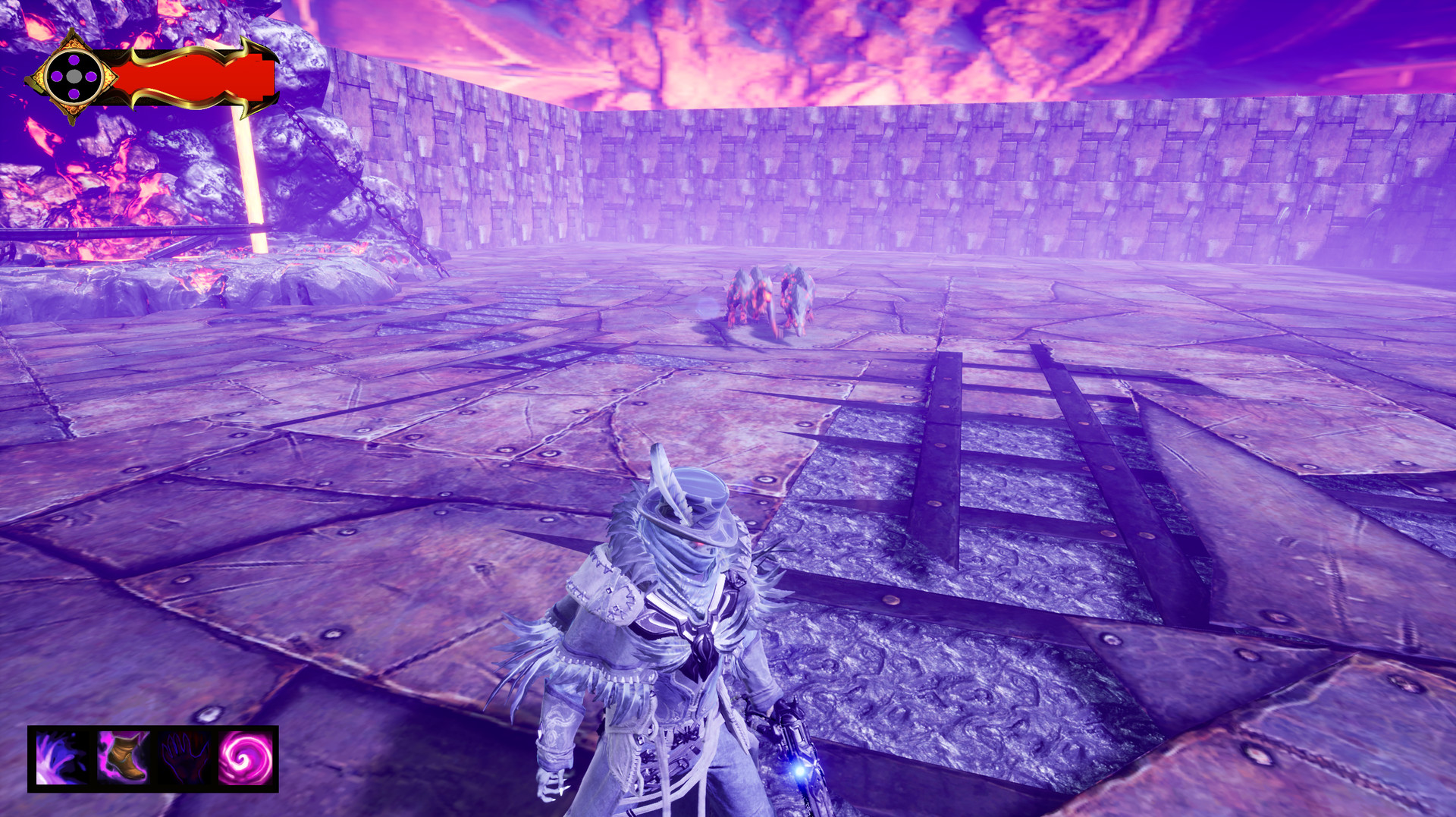Toggle the right purple rune dot

[x=91, y=76]
